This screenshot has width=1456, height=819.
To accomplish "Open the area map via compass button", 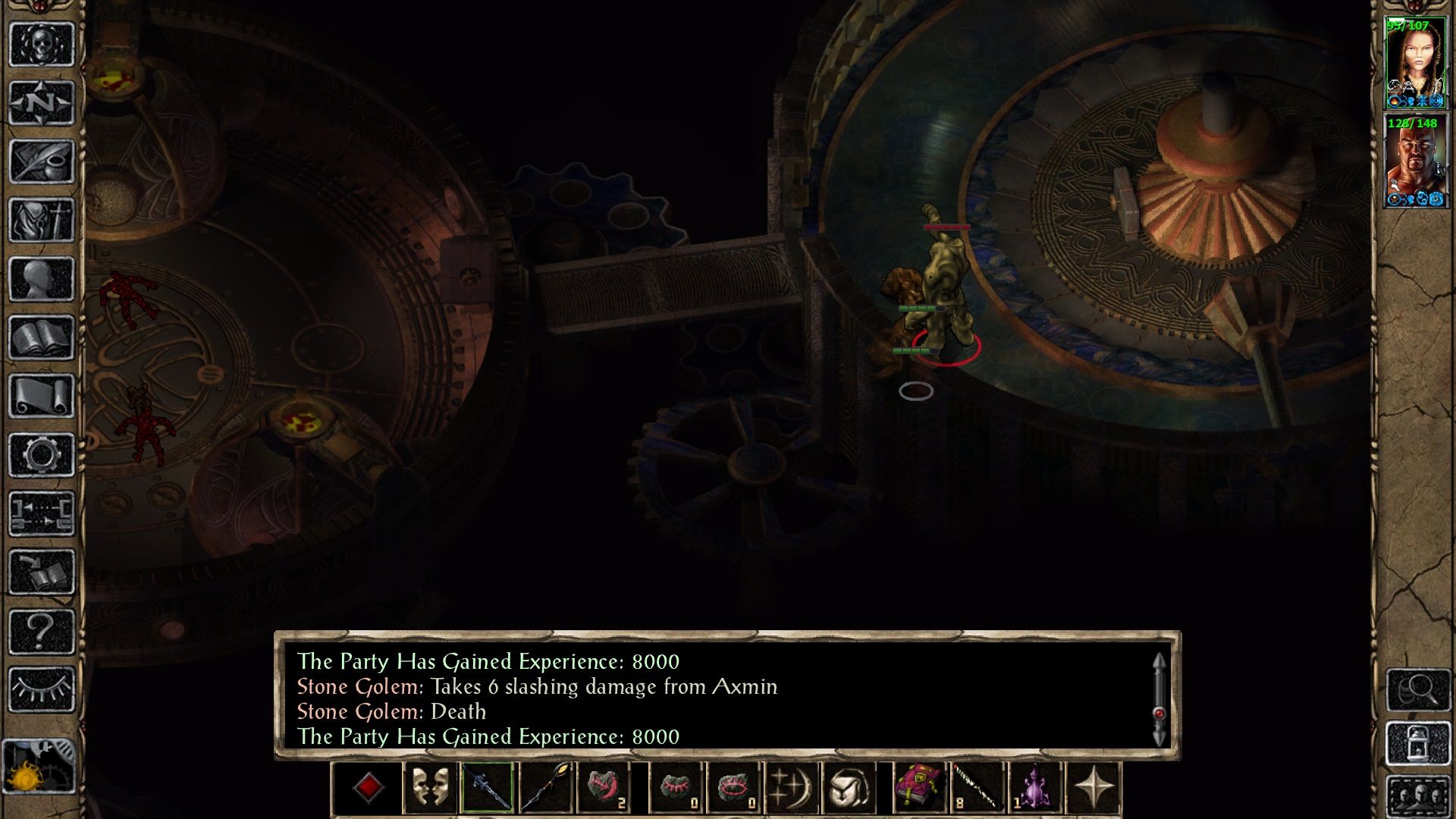I will 42,102.
